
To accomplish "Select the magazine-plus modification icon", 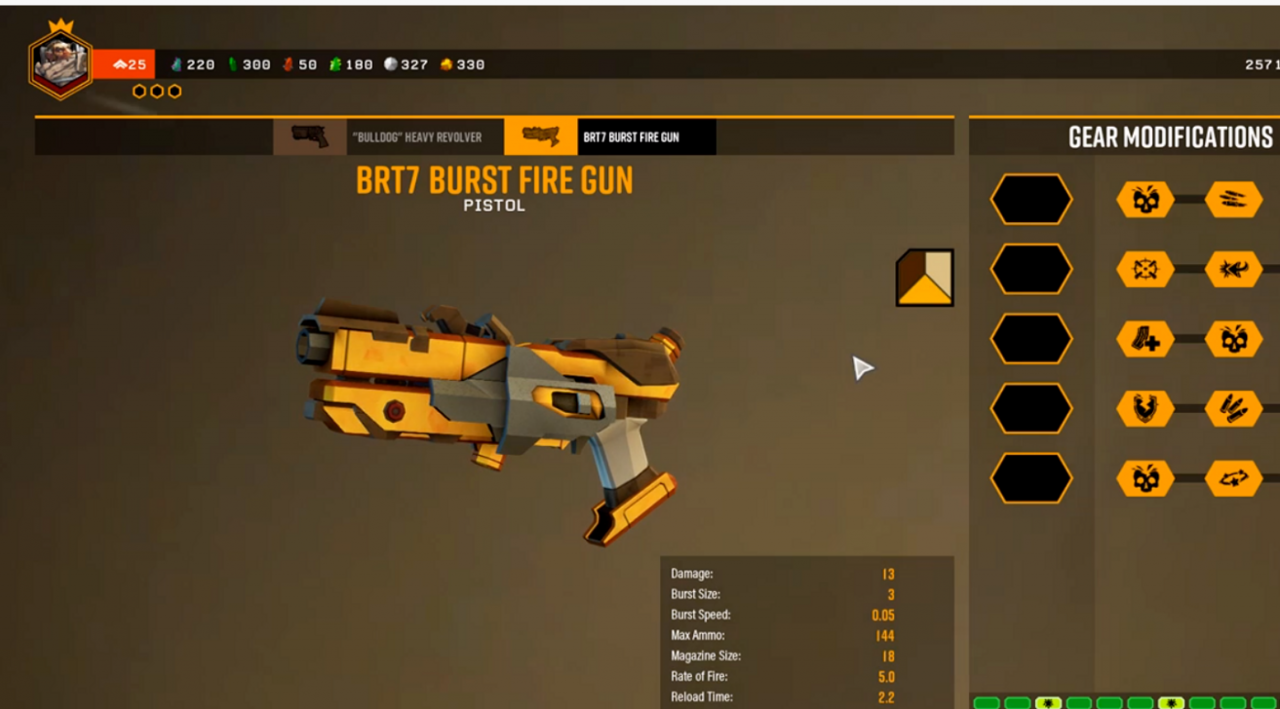I will tap(1145, 339).
